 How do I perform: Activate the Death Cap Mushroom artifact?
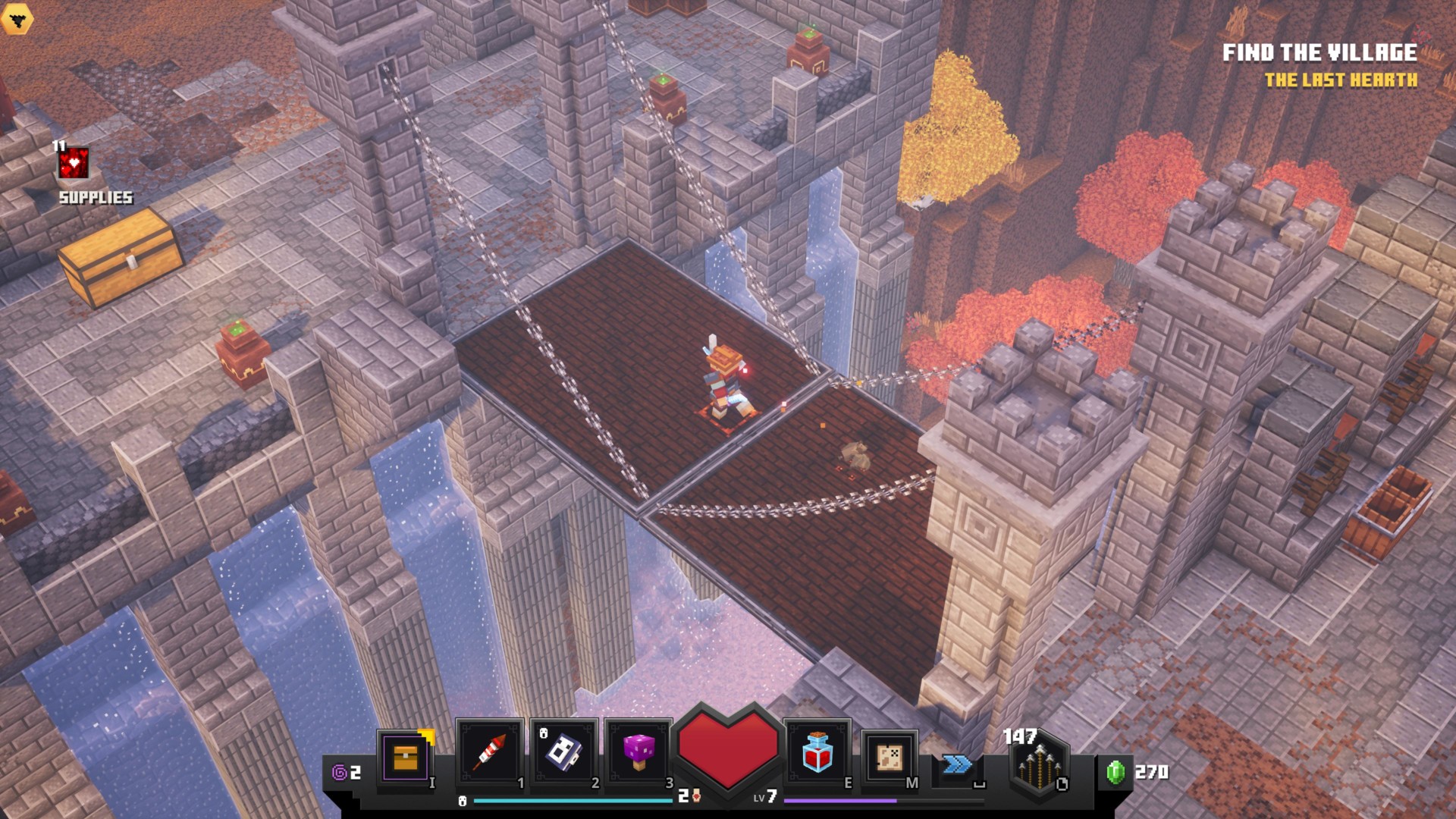point(639,753)
